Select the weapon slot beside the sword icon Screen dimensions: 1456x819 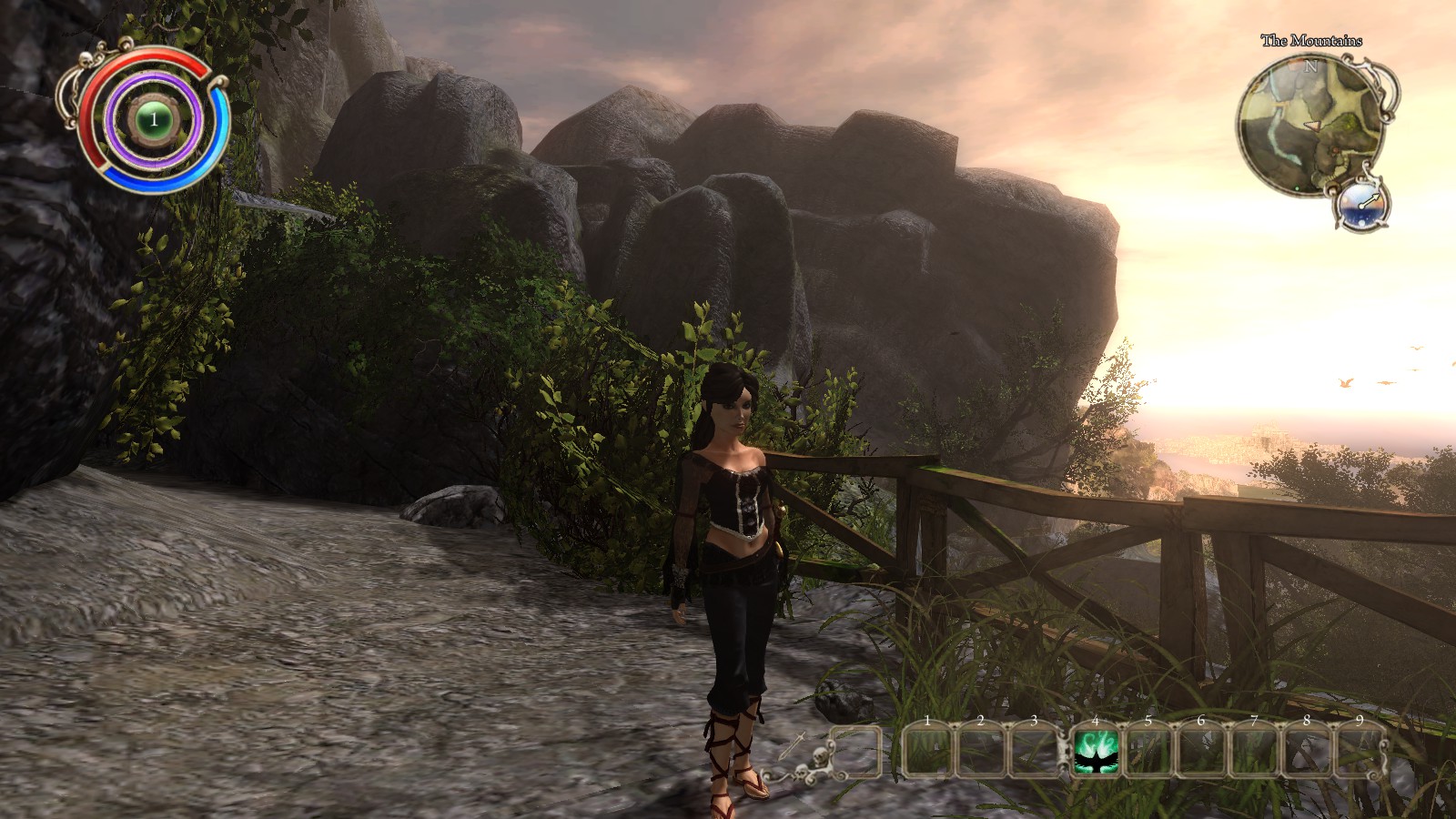[854, 752]
